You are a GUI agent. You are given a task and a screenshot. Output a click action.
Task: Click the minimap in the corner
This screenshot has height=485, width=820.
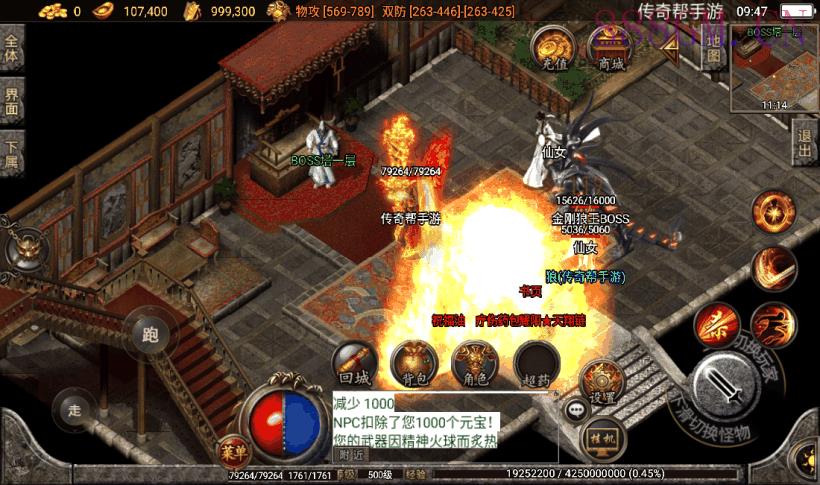pos(773,66)
